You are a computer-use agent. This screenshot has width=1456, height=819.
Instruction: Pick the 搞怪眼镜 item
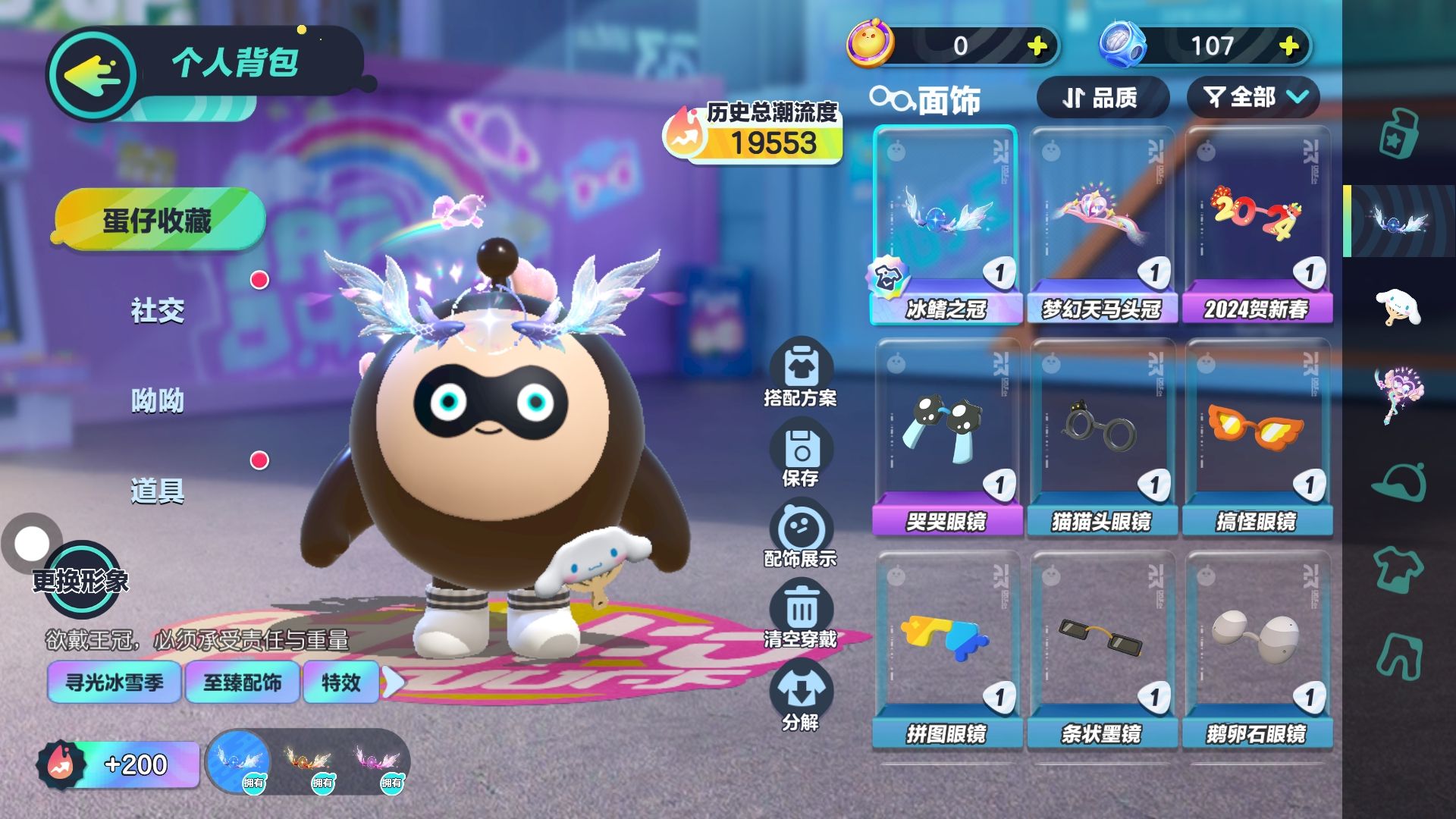pyautogui.click(x=1257, y=438)
